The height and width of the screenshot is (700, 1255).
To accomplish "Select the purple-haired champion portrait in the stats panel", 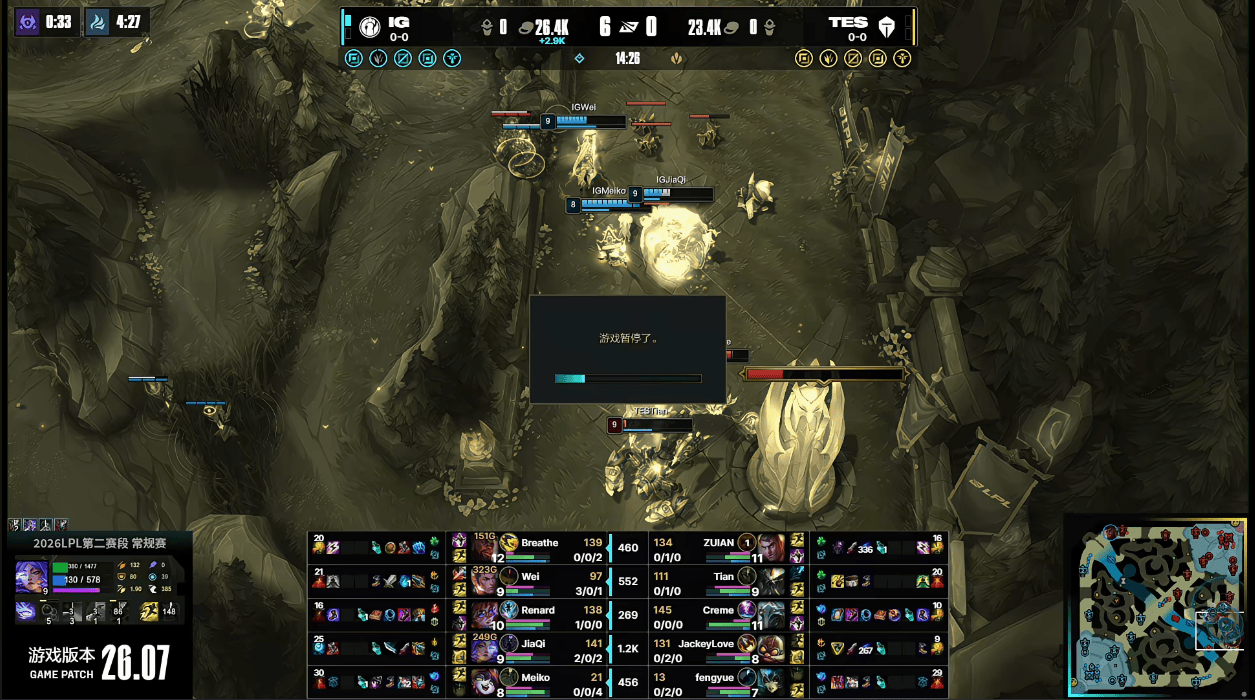I will click(x=30, y=577).
